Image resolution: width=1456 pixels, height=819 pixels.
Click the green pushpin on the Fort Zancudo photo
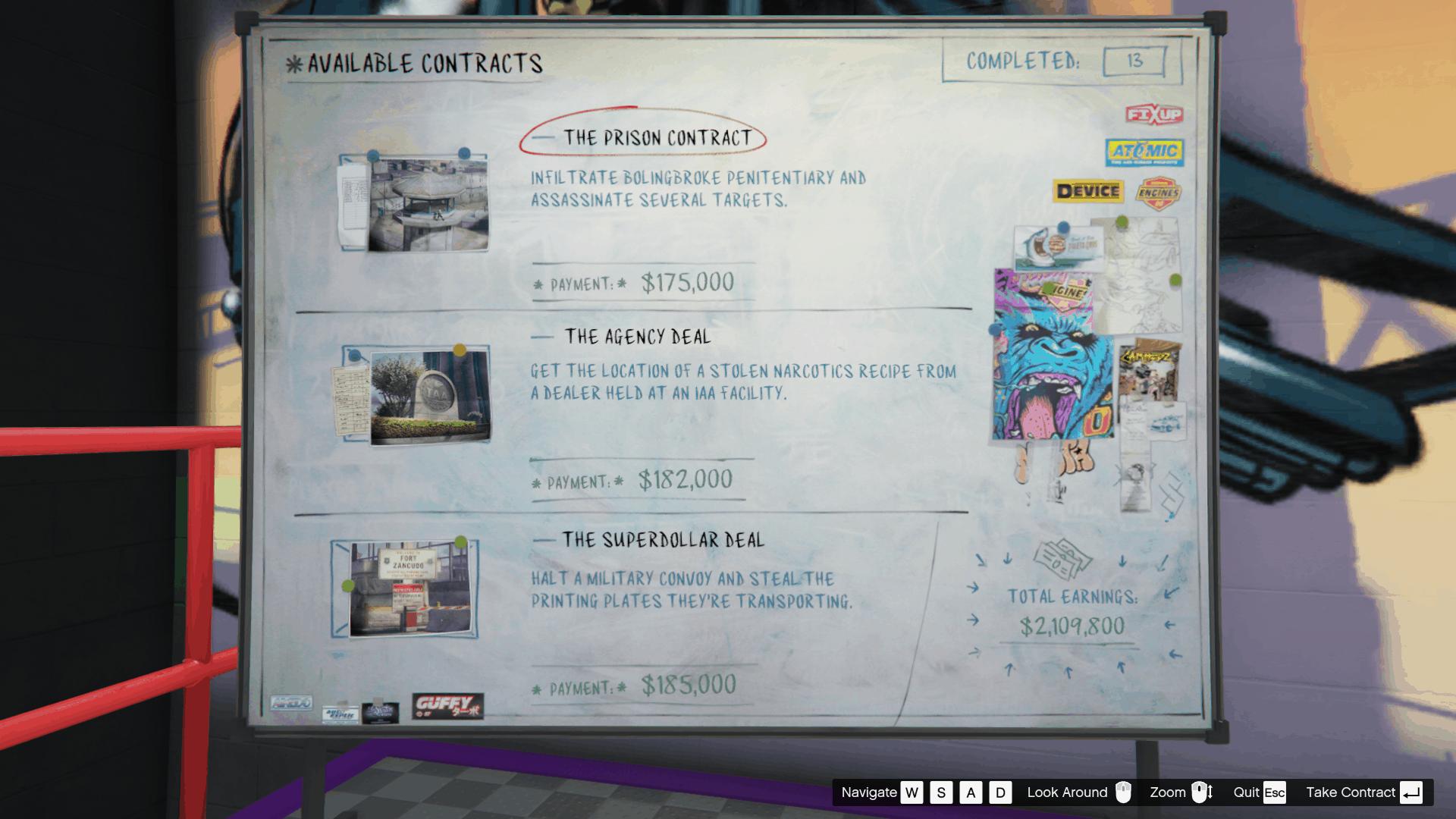tap(460, 541)
